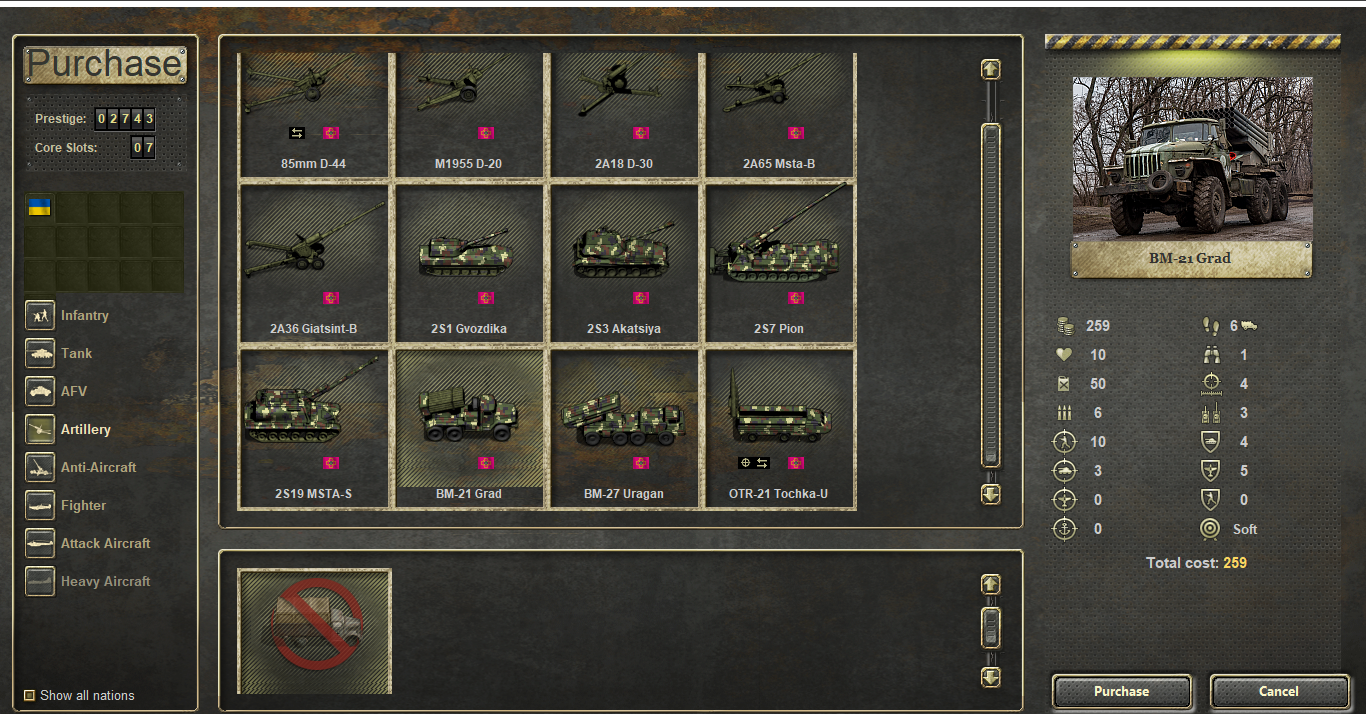The width and height of the screenshot is (1366, 714).
Task: Pick the 2S7 Pion artillery
Action: [x=780, y=263]
